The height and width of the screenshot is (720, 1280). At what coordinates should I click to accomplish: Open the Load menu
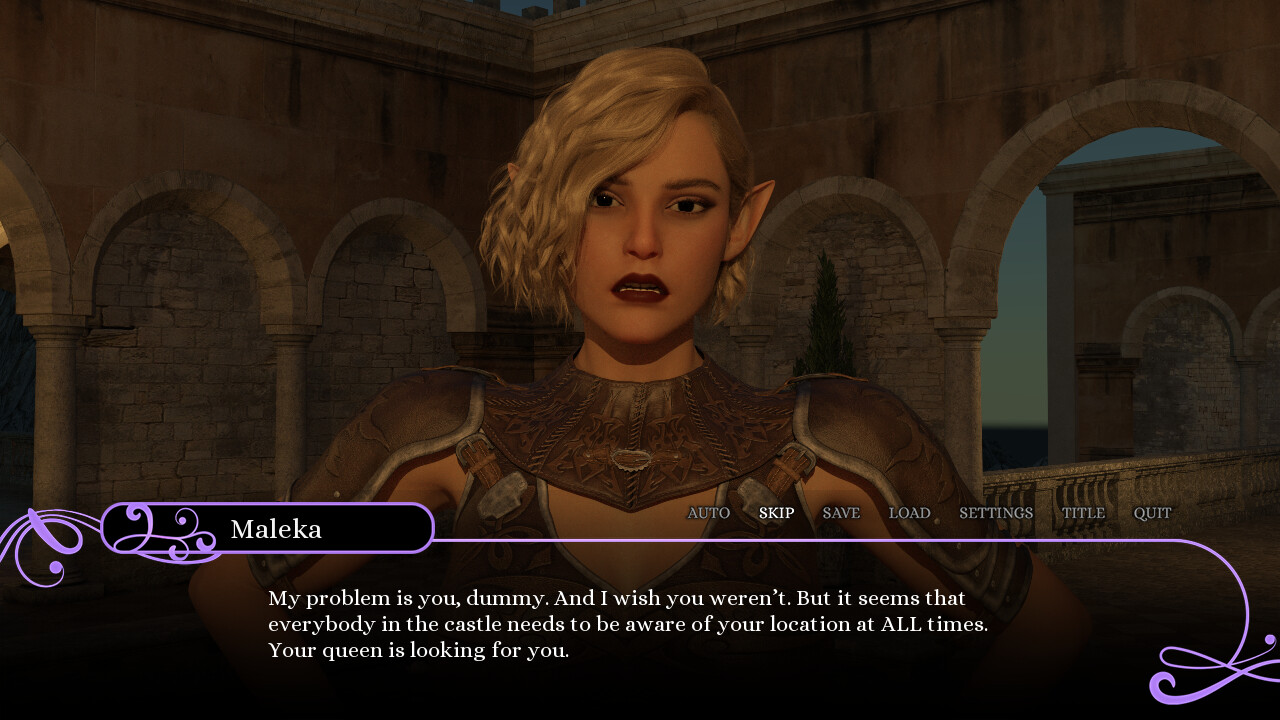click(x=909, y=513)
